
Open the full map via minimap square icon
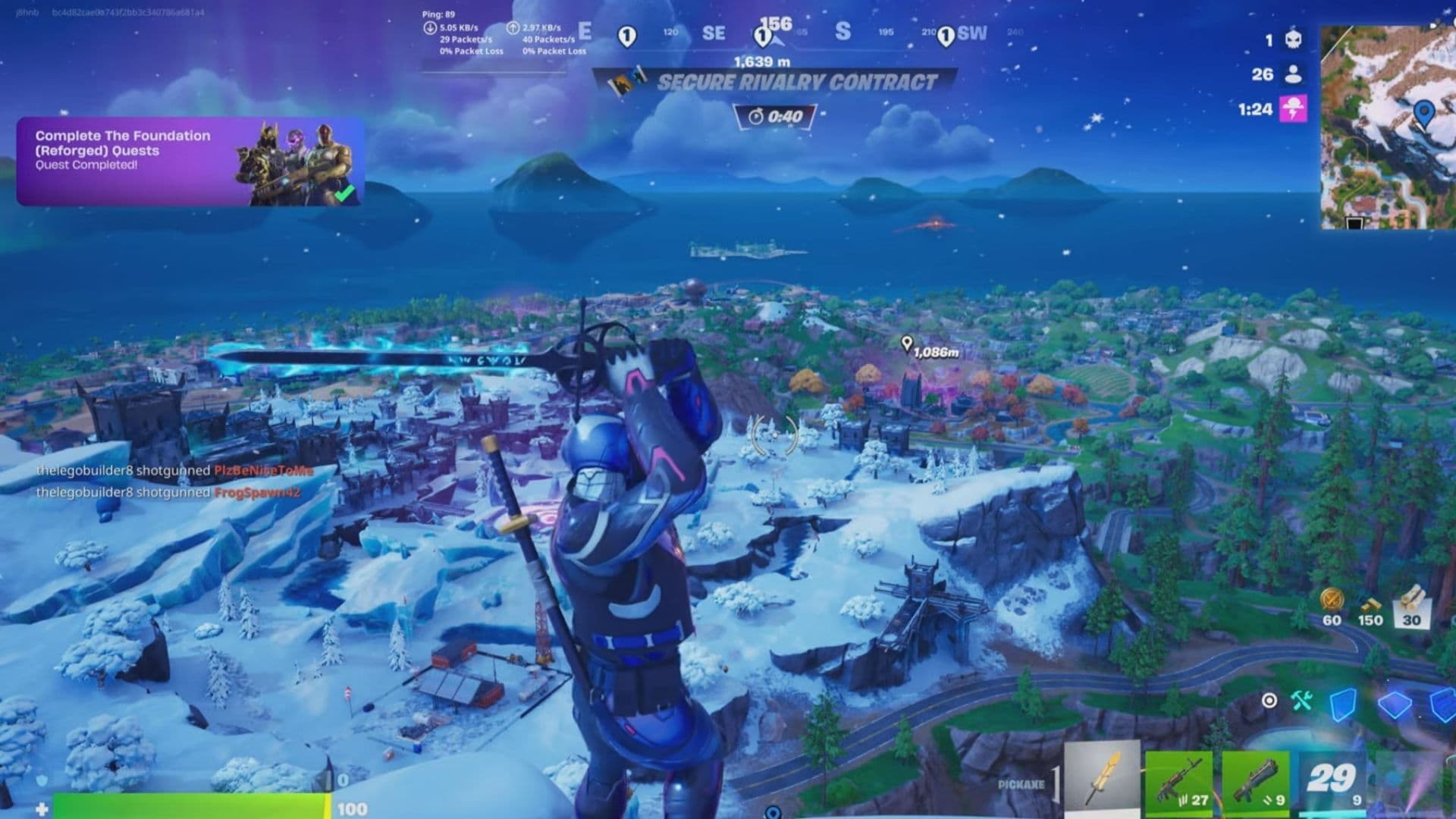click(x=1355, y=221)
